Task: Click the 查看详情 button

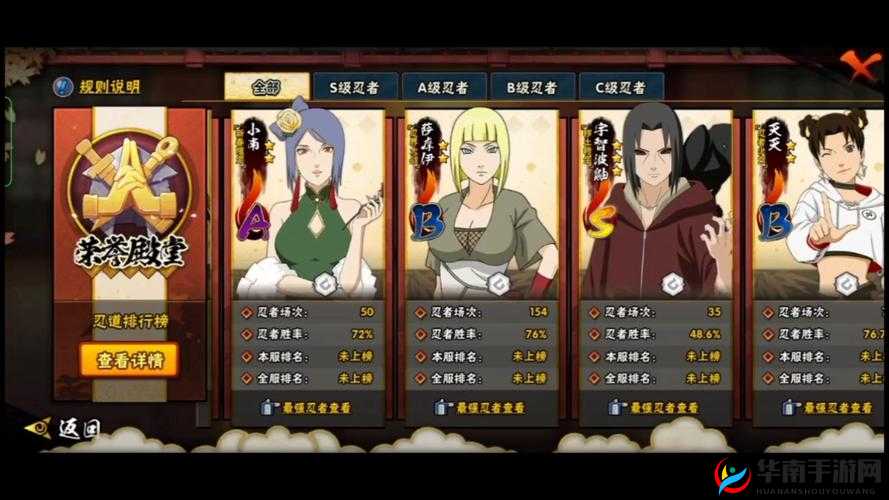Action: pyautogui.click(x=129, y=361)
